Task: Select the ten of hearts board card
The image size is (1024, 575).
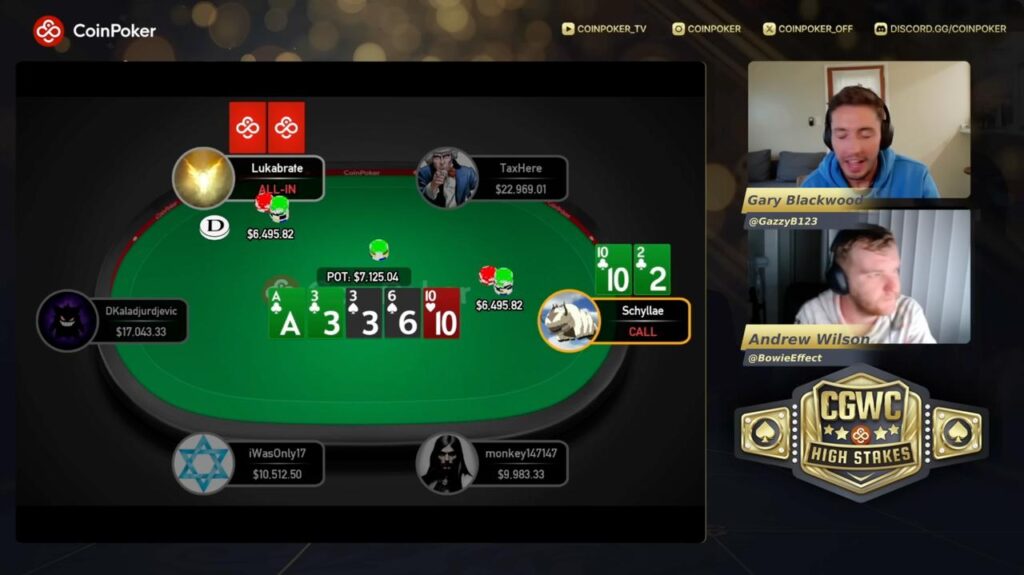Action: click(442, 313)
